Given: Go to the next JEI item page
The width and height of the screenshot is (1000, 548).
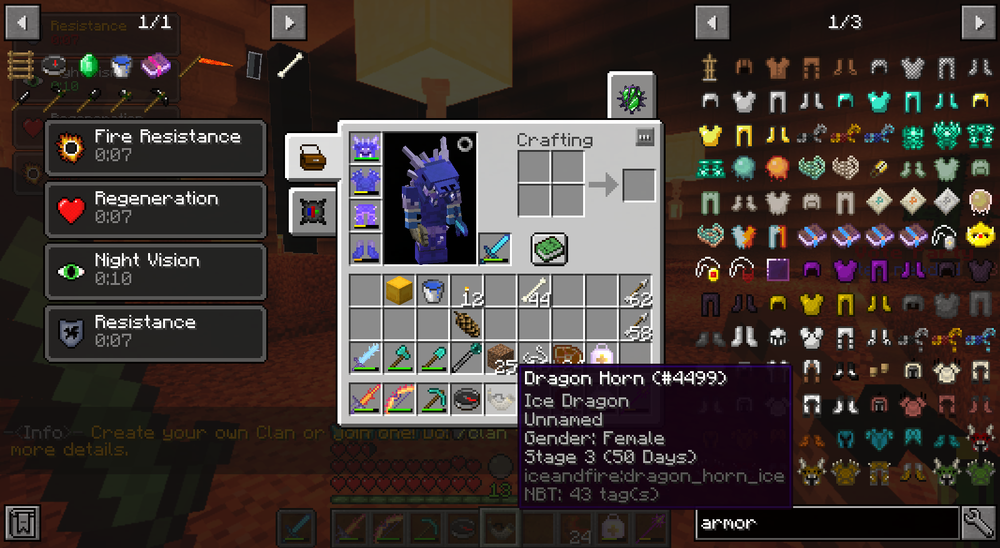Looking at the screenshot, I should coord(977,21).
